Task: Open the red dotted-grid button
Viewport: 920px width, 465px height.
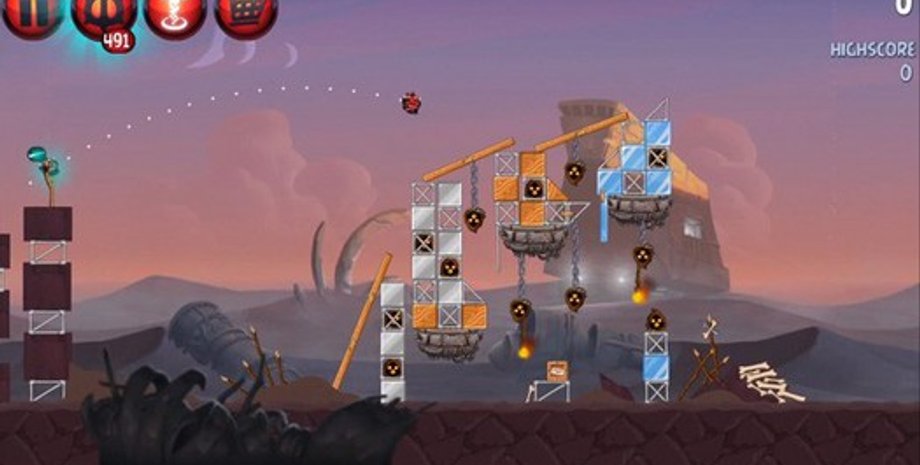Action: click(x=246, y=16)
